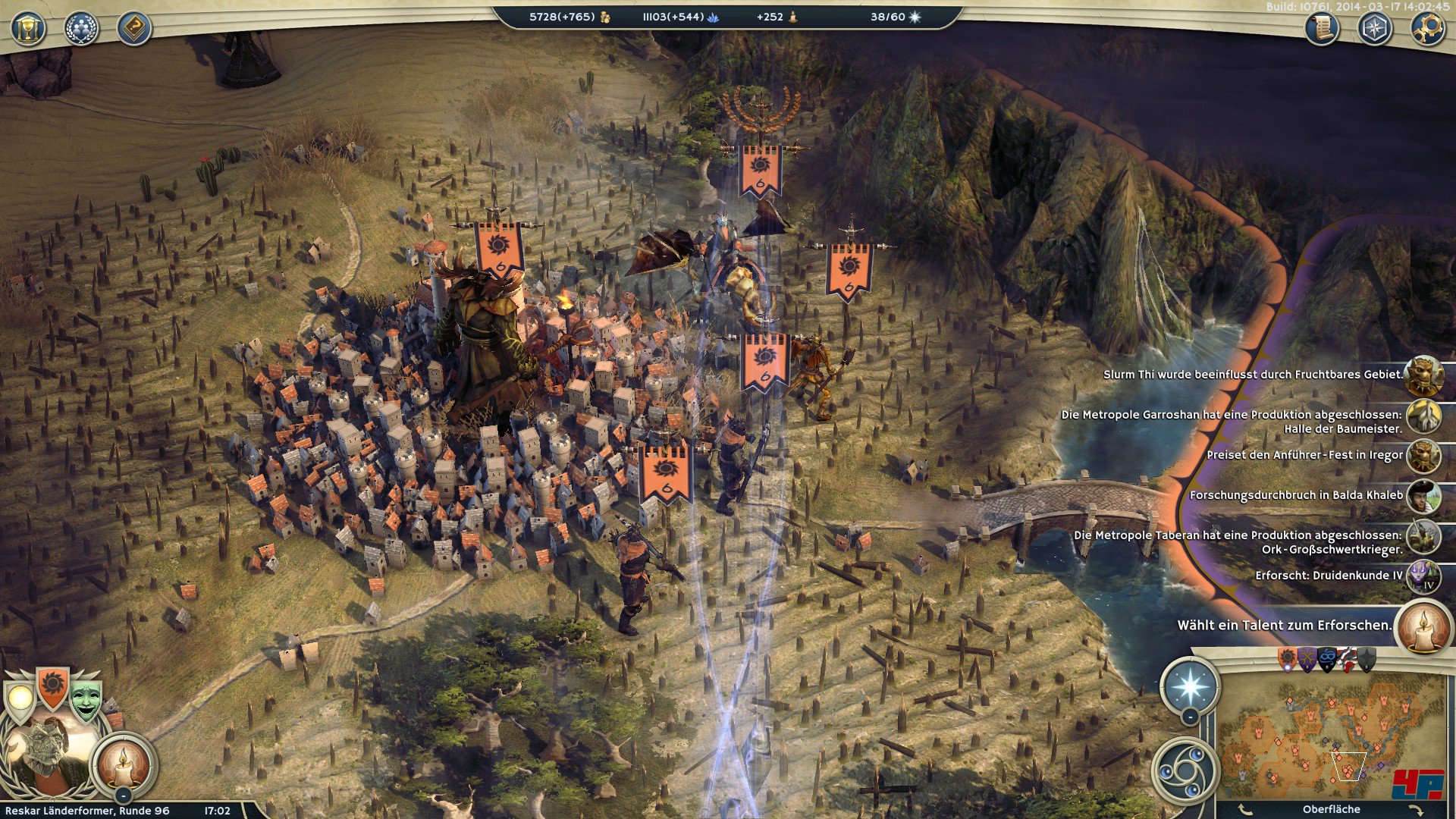Select the orange sun player shield above minimap

[1288, 659]
